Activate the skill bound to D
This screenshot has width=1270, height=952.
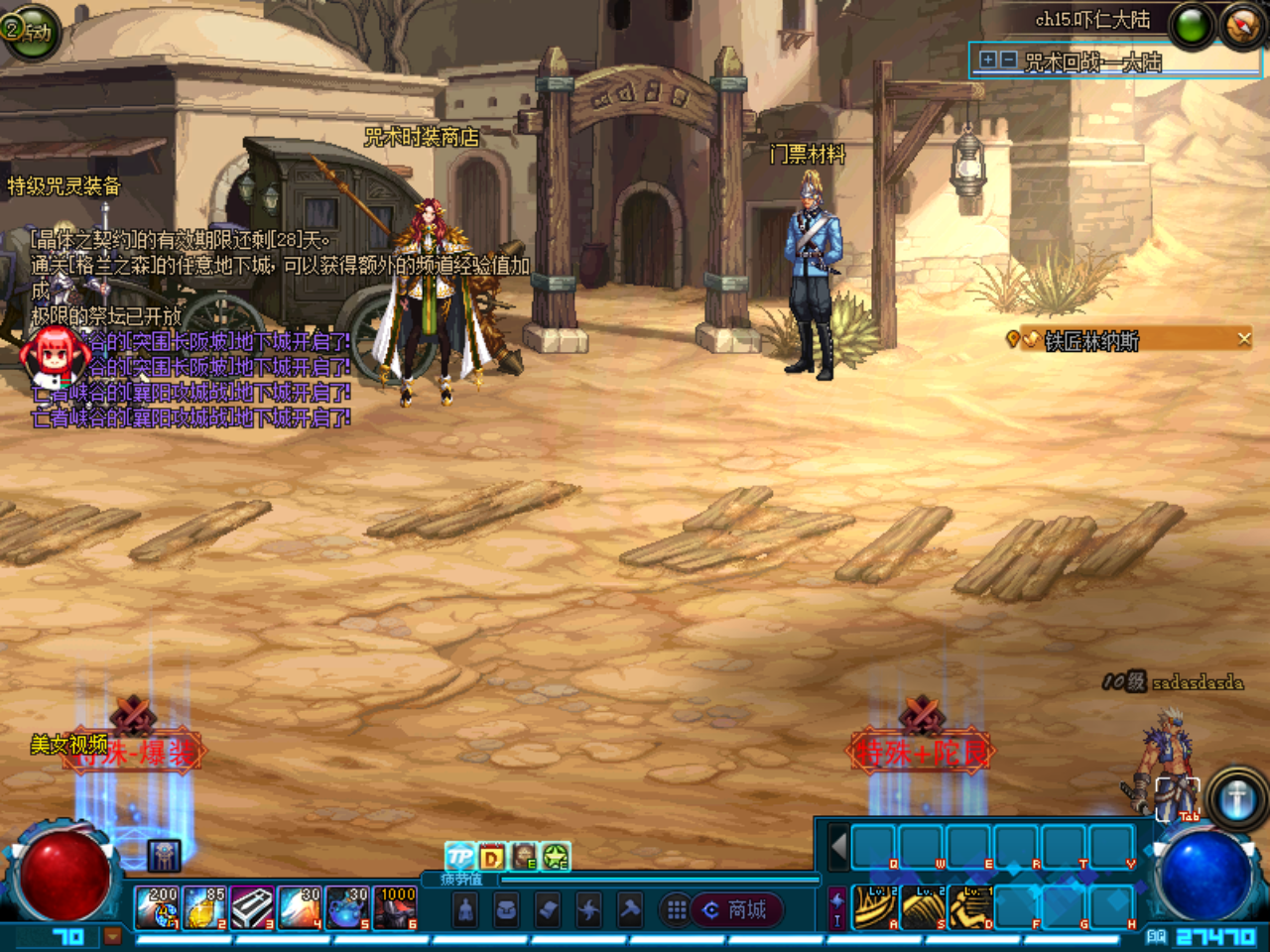[969, 907]
